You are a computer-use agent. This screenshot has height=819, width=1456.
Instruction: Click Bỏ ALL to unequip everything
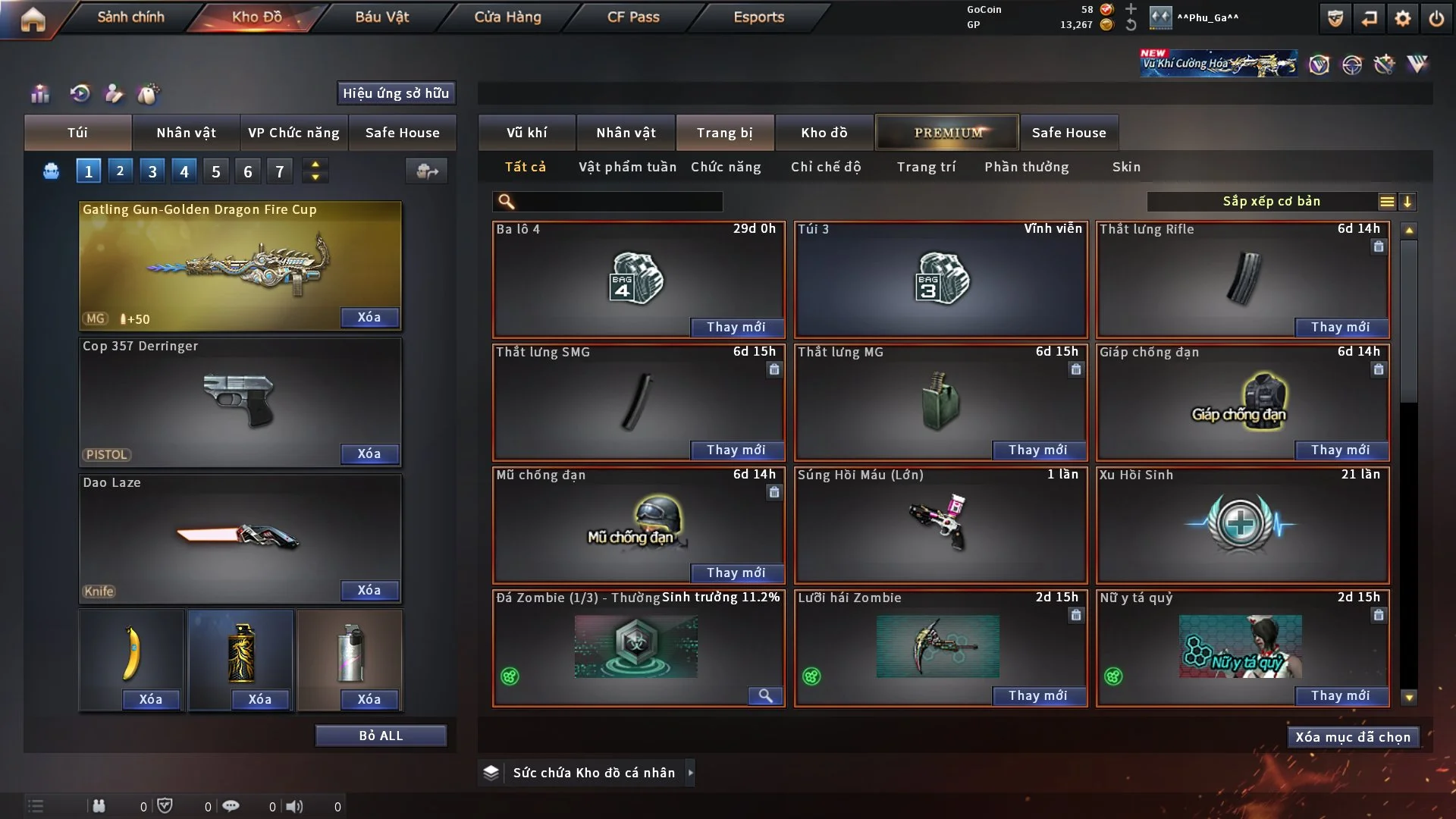(381, 736)
